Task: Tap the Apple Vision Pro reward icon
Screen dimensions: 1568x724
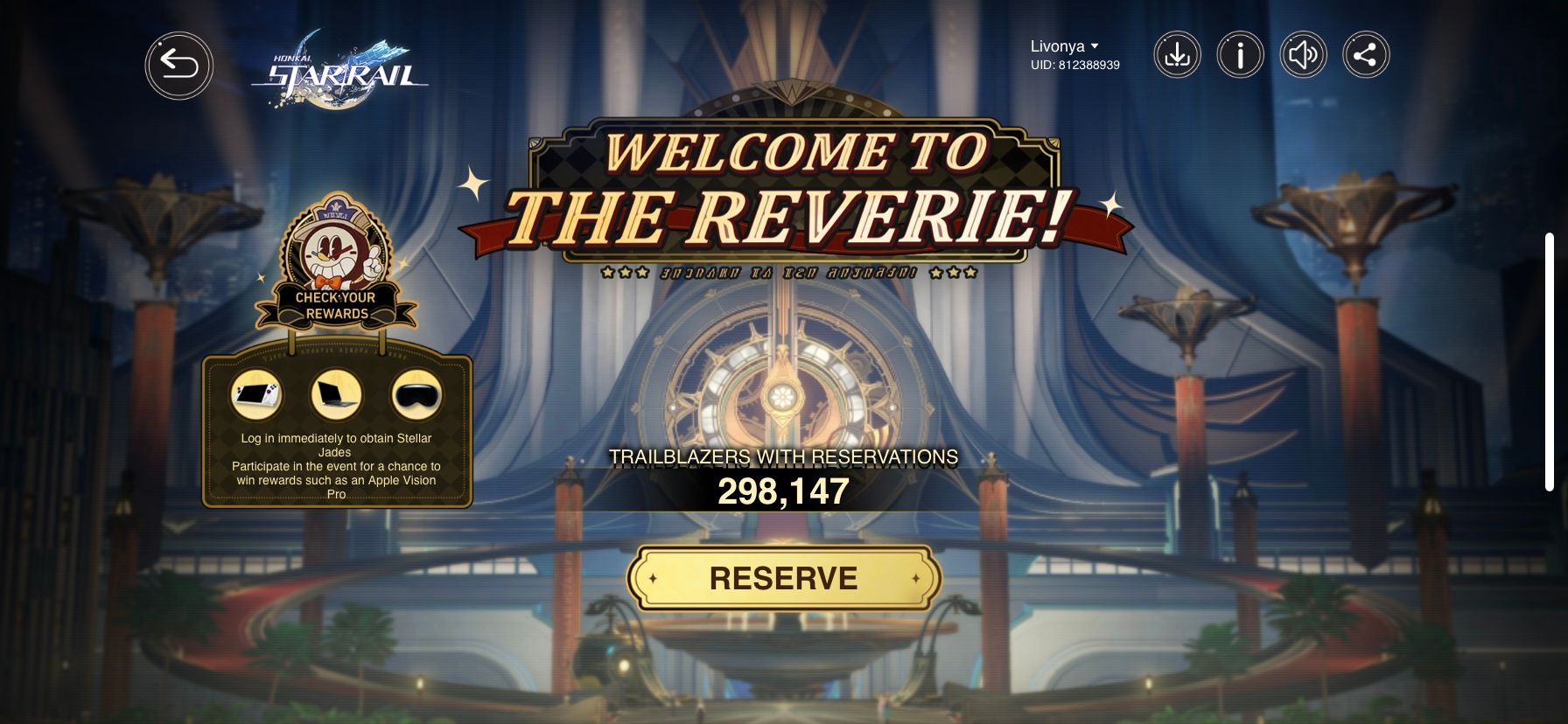Action: pyautogui.click(x=416, y=395)
